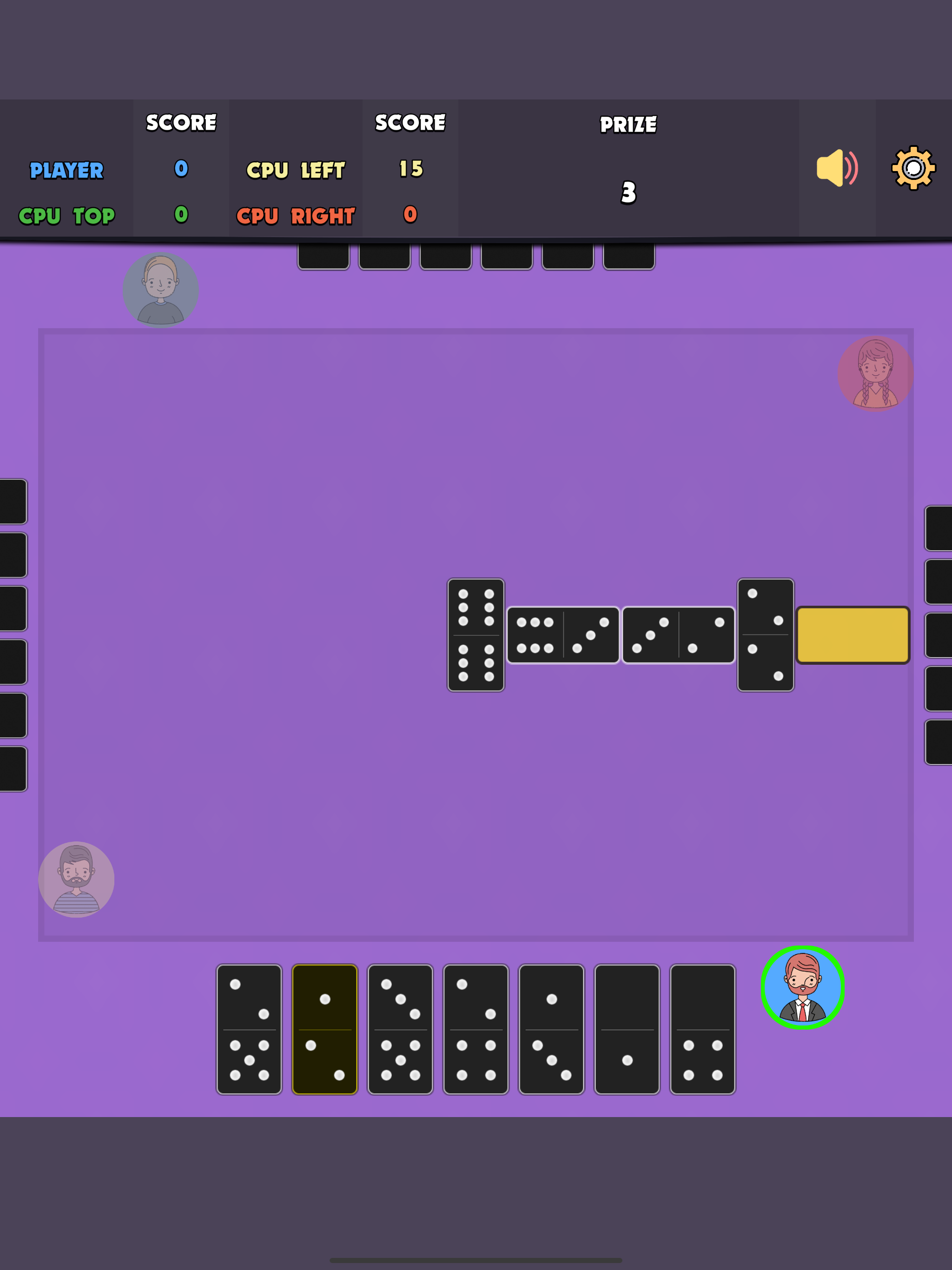The height and width of the screenshot is (1270, 952).
Task: Click the 3-2 domino on the board
Action: point(678,635)
